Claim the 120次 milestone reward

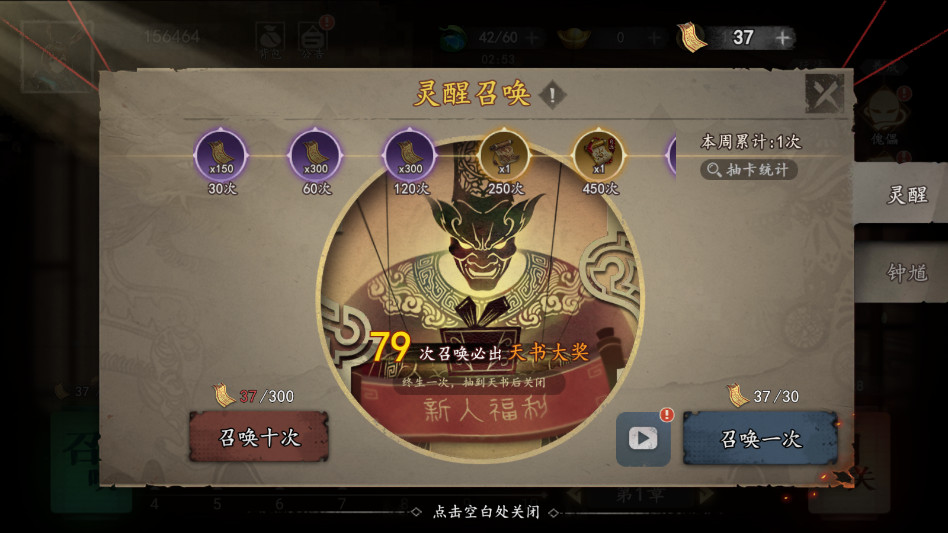(410, 156)
